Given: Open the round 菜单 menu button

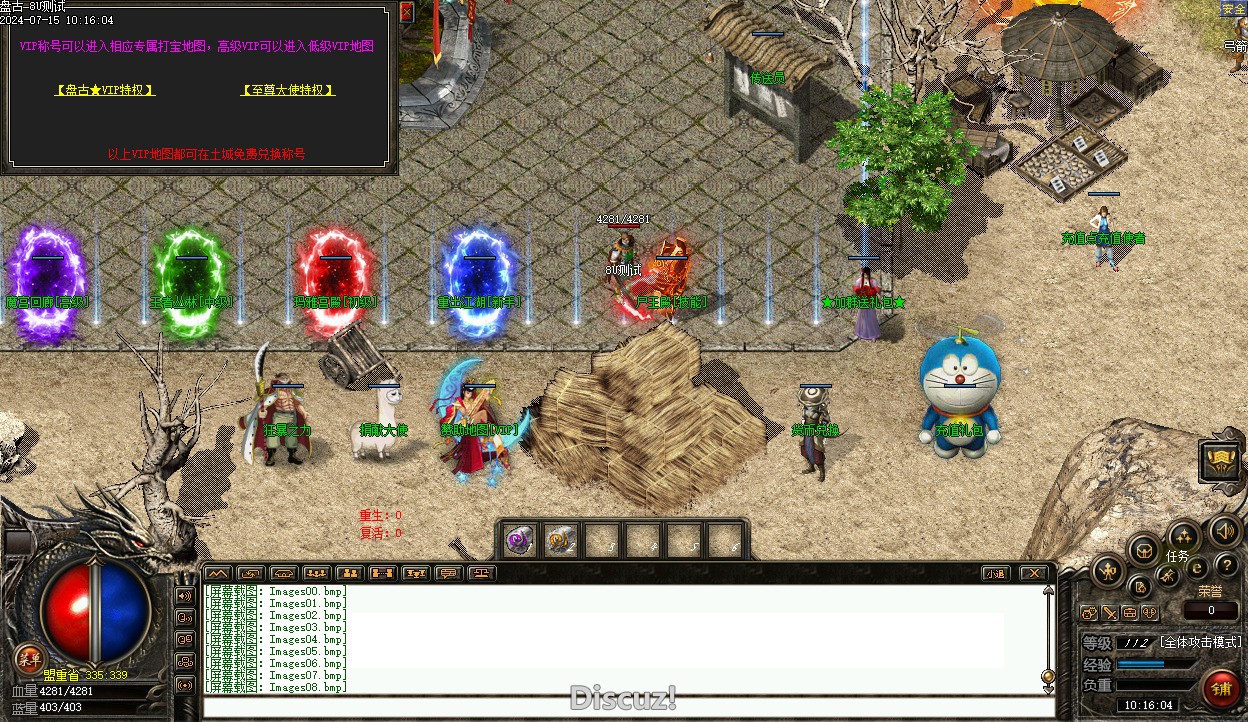Looking at the screenshot, I should click(28, 659).
